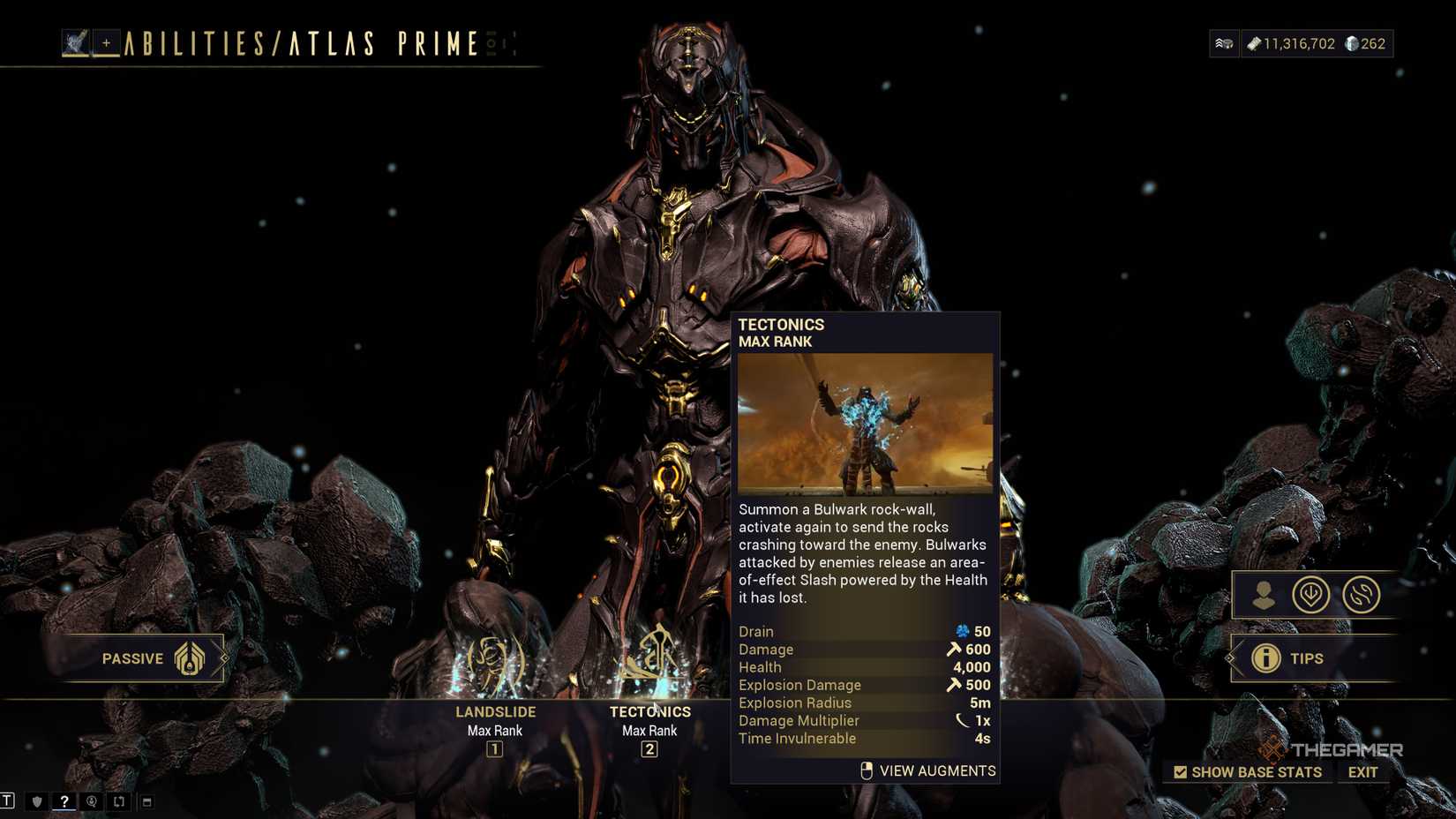Click View Augments
This screenshot has width=1456, height=819.
click(x=936, y=770)
